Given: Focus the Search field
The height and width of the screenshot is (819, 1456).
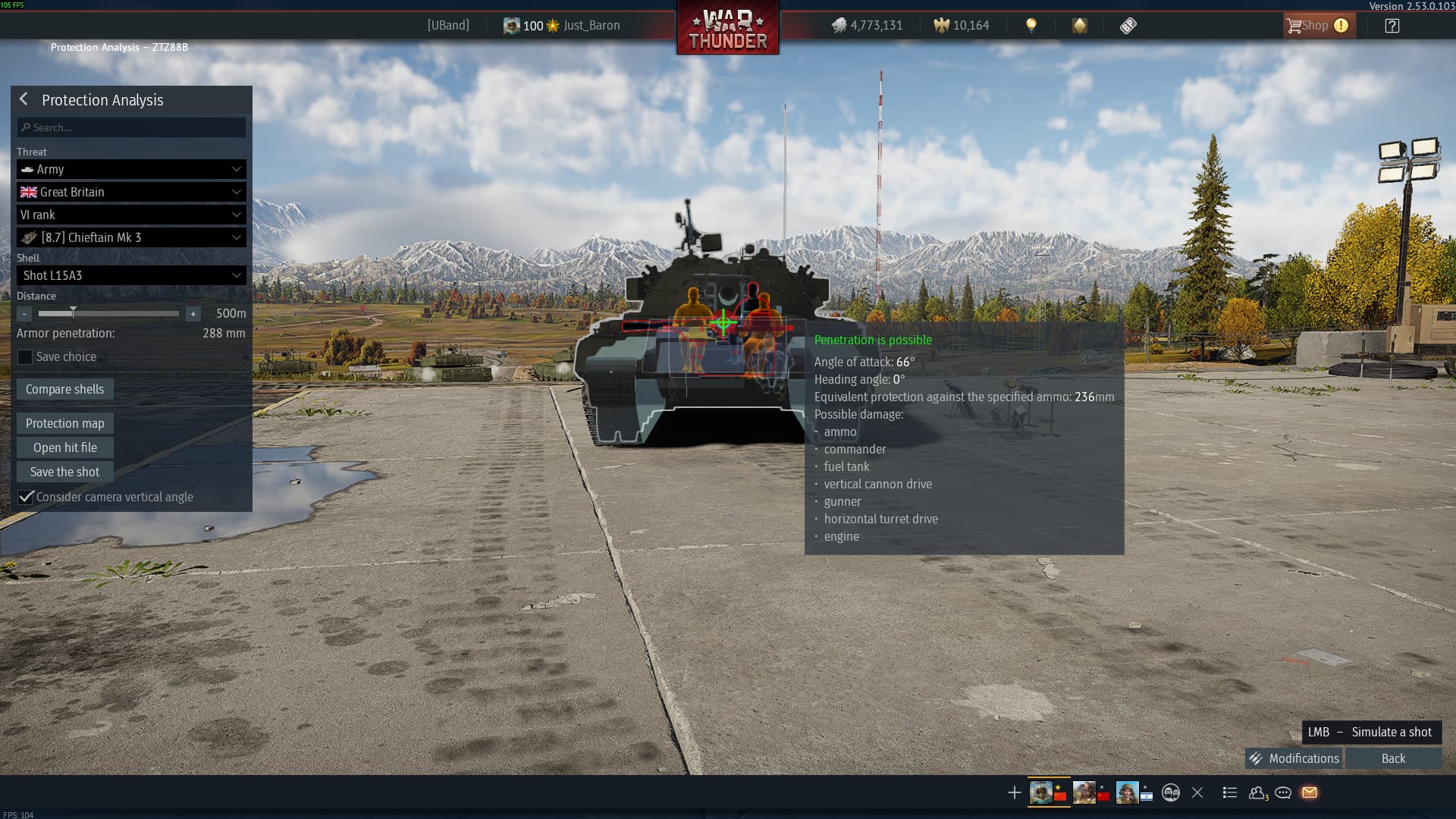Looking at the screenshot, I should [x=131, y=127].
